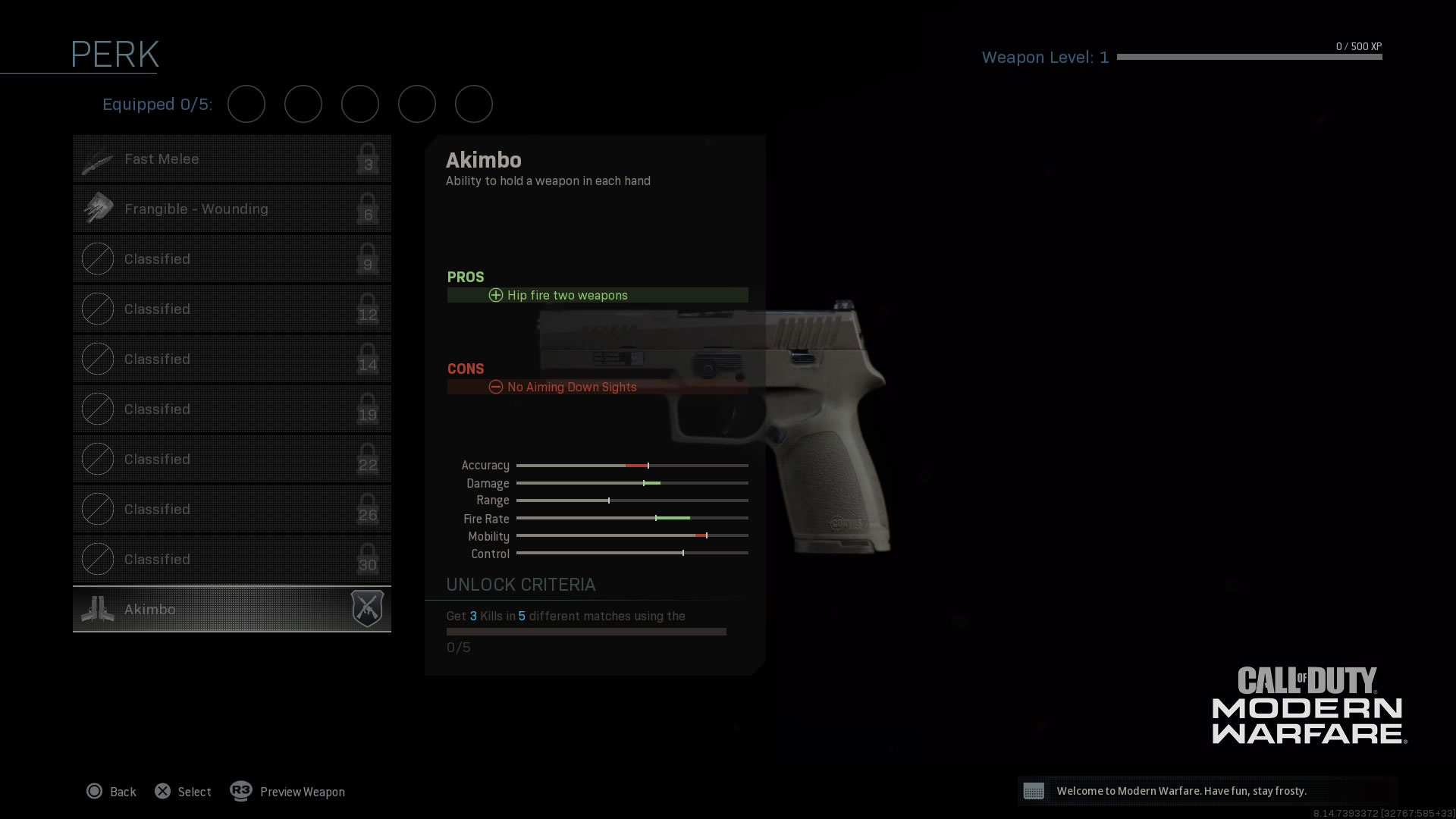The image size is (1456, 819).
Task: Choose the Classified perk locked at level 14
Action: (231, 359)
